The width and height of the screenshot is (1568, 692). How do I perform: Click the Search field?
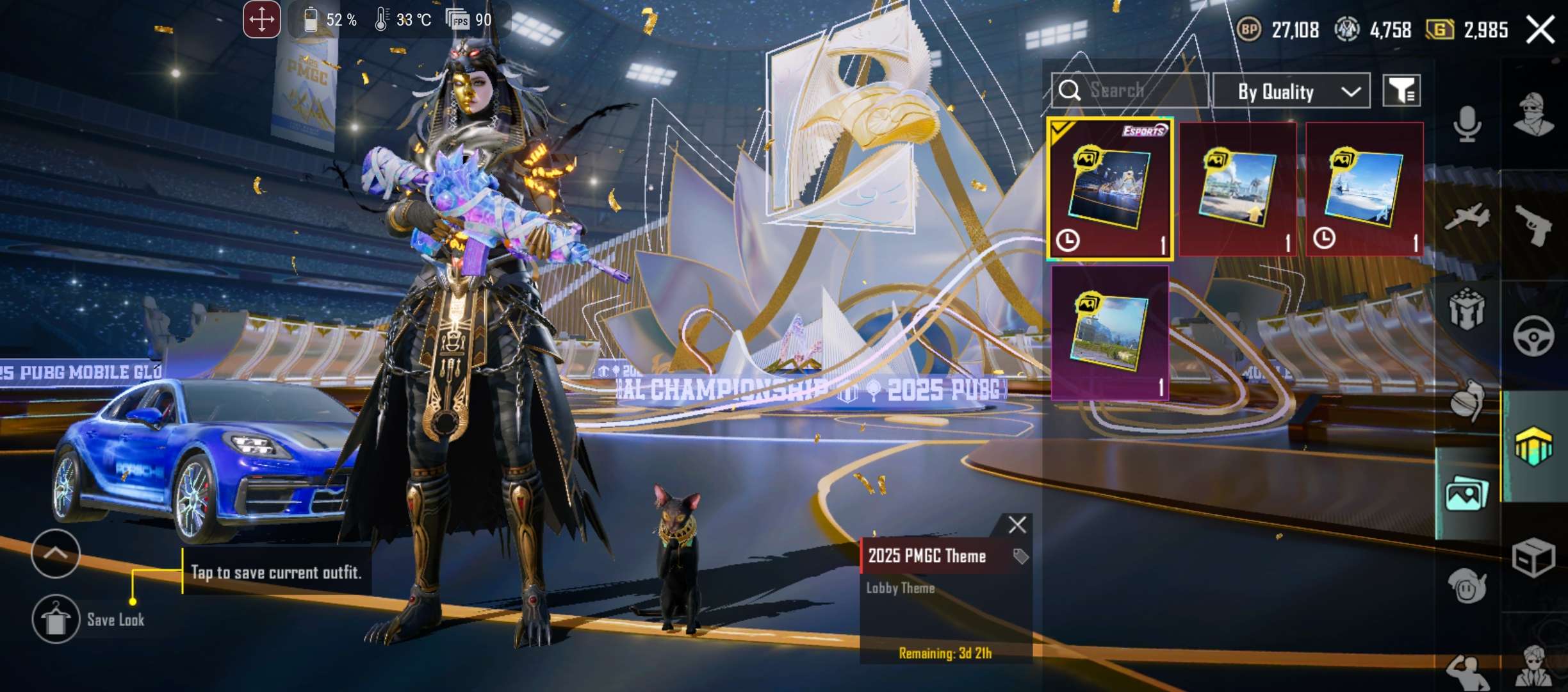click(x=1130, y=90)
